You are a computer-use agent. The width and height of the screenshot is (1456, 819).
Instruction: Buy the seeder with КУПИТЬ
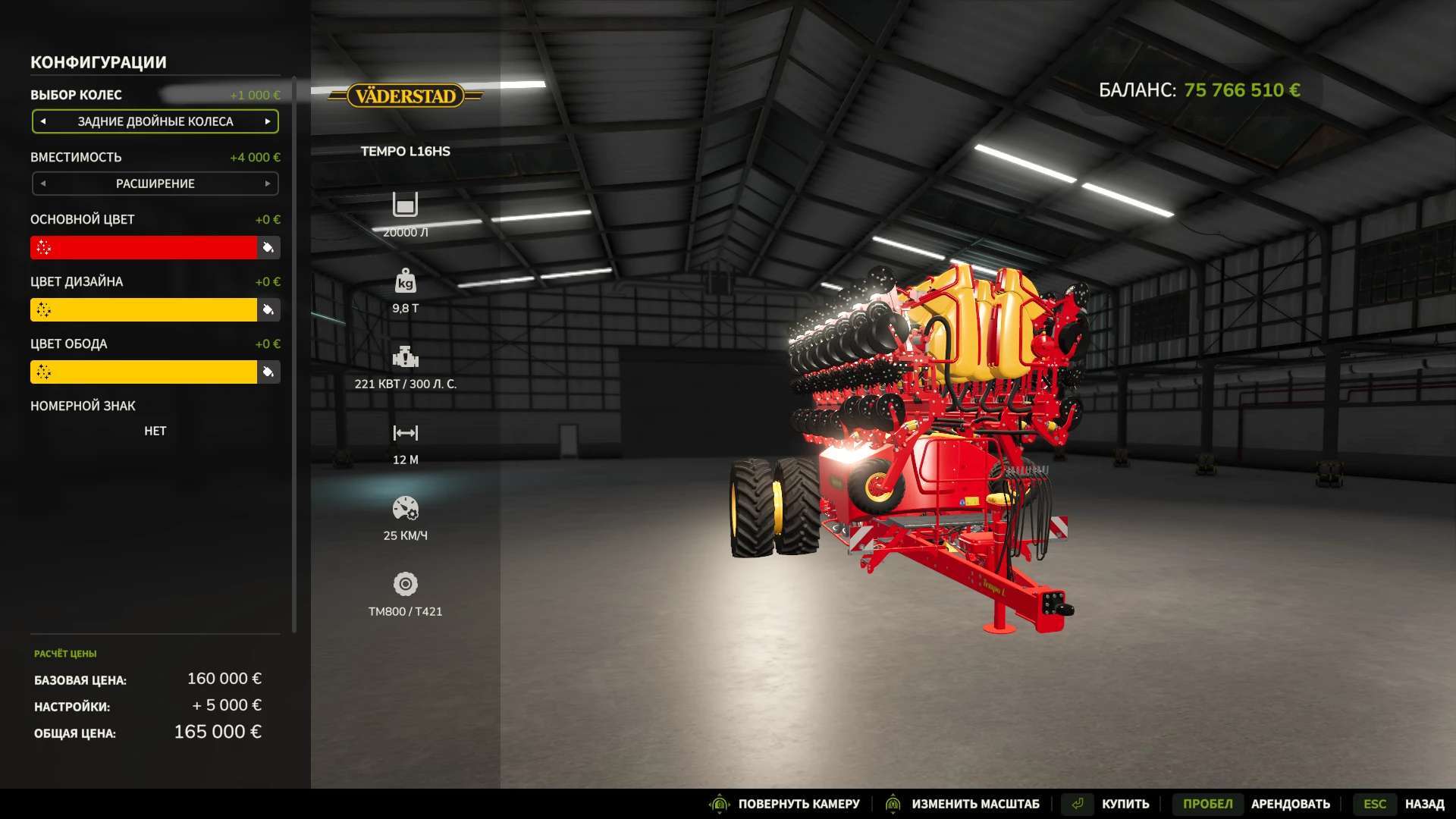coord(1125,804)
